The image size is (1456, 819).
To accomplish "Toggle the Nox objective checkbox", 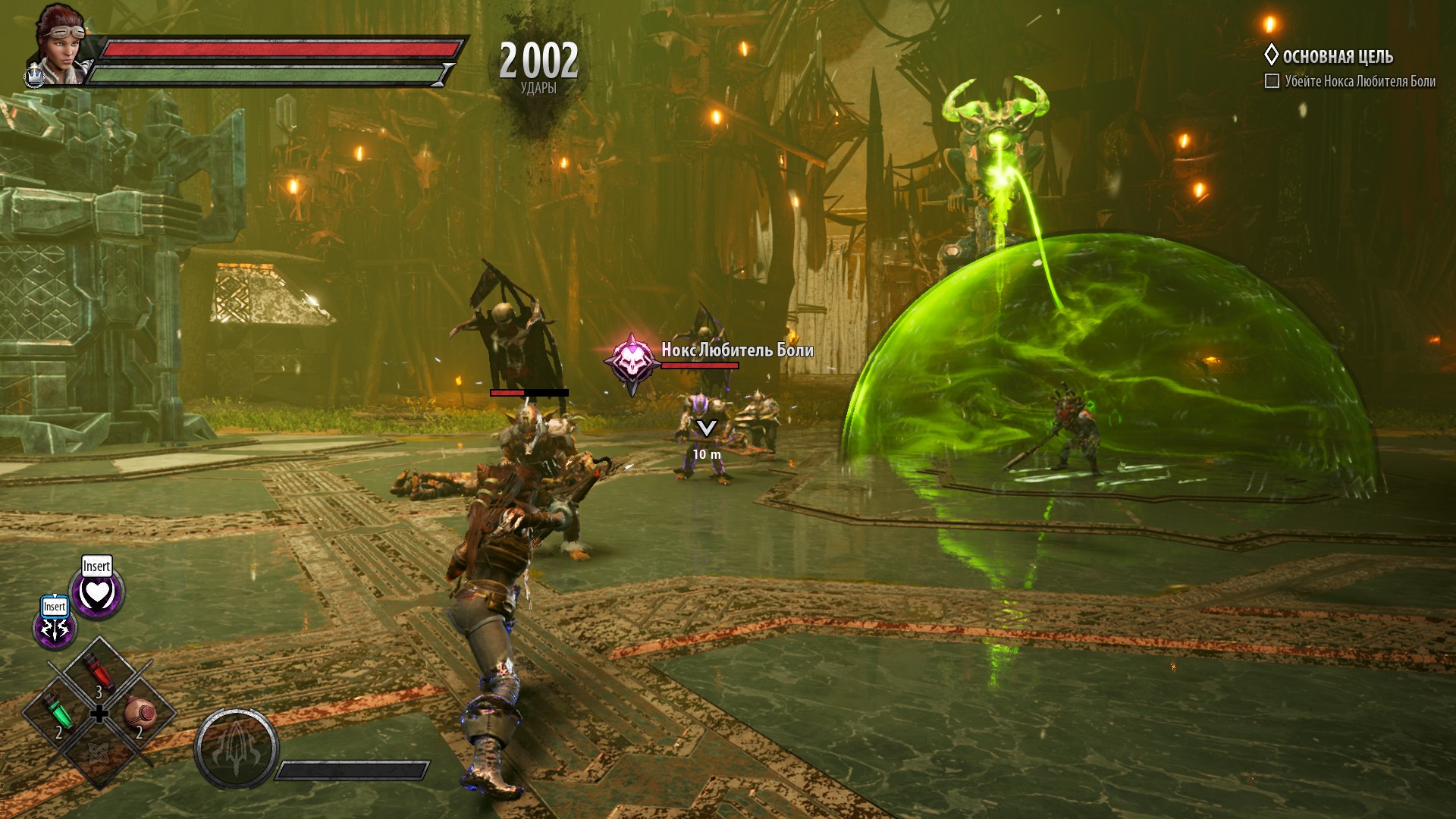I will pyautogui.click(x=1272, y=81).
